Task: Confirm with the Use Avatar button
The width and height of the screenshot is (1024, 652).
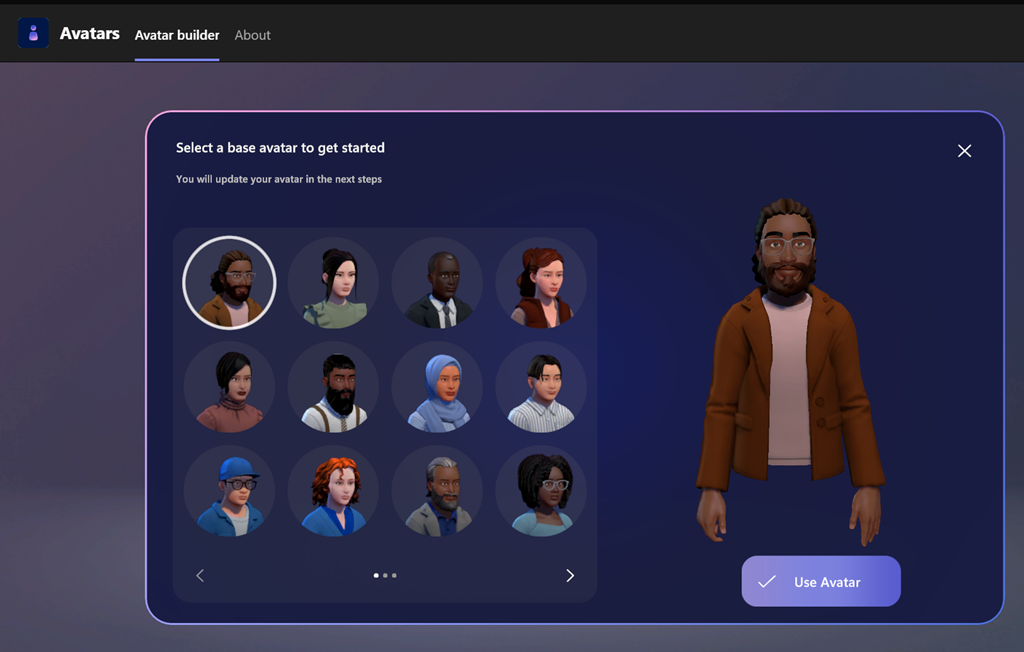Action: (821, 582)
